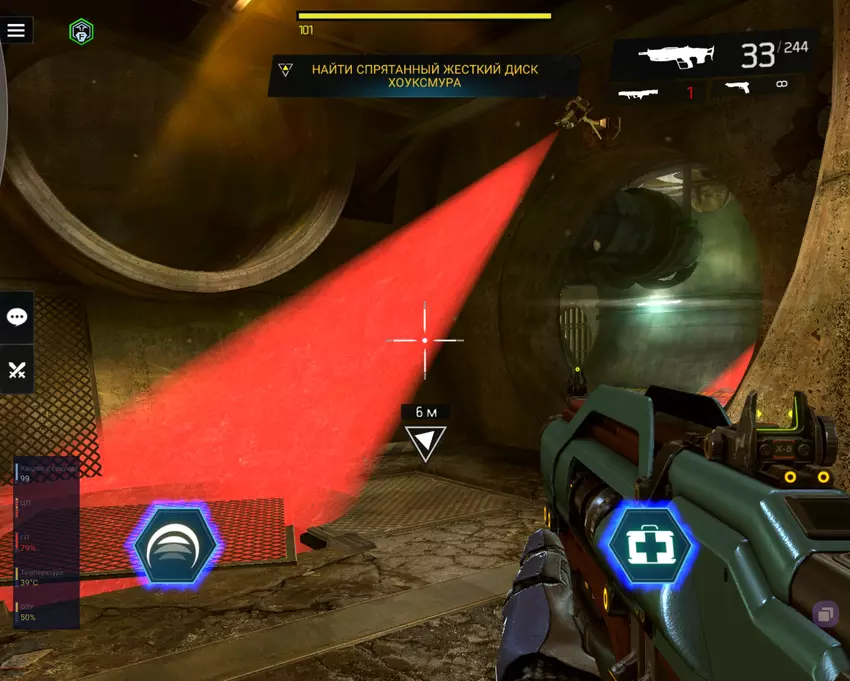
Task: Tap the crossed swords icon
Action: click(x=17, y=370)
